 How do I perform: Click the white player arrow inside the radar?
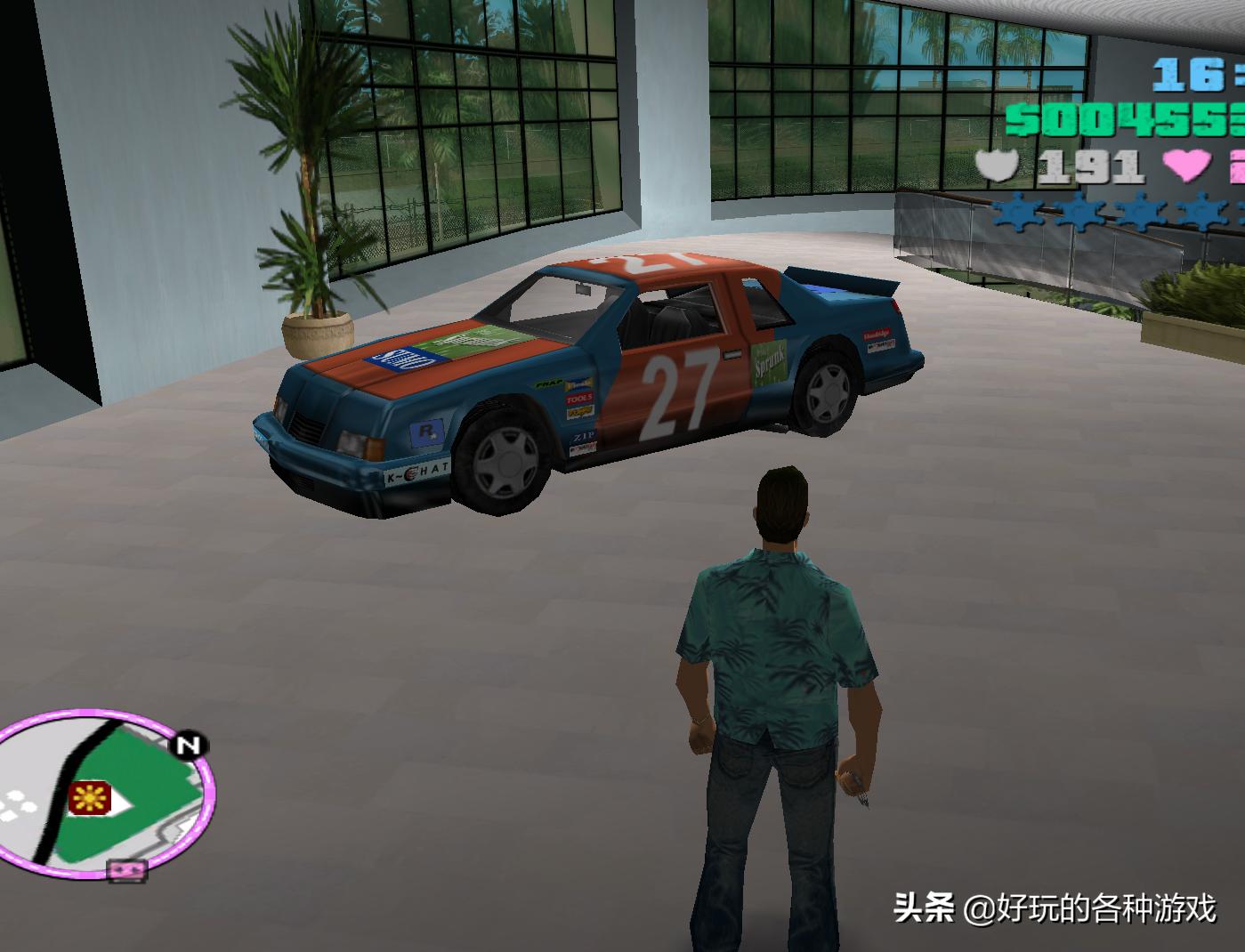124,802
